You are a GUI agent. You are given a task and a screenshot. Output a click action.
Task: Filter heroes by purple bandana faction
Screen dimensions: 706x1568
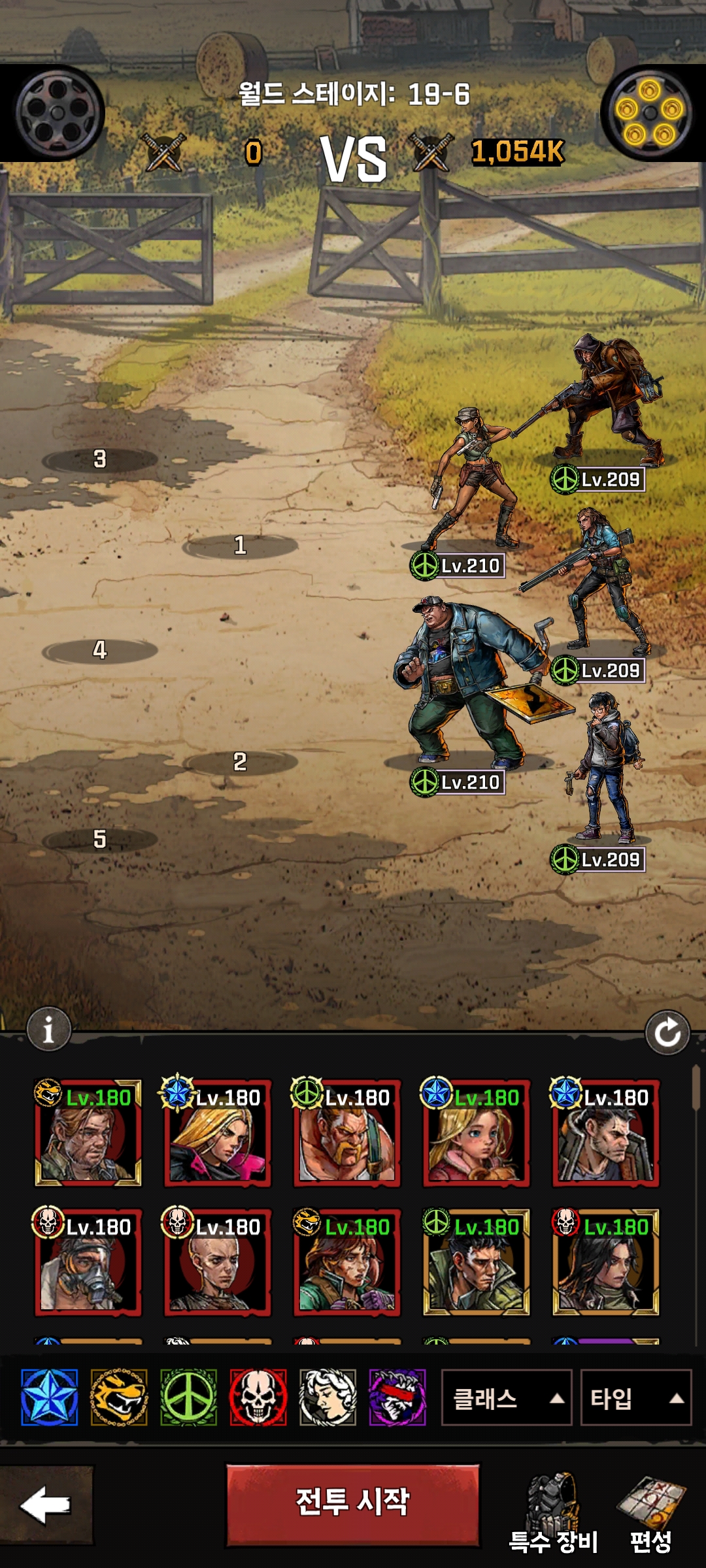coord(397,1397)
